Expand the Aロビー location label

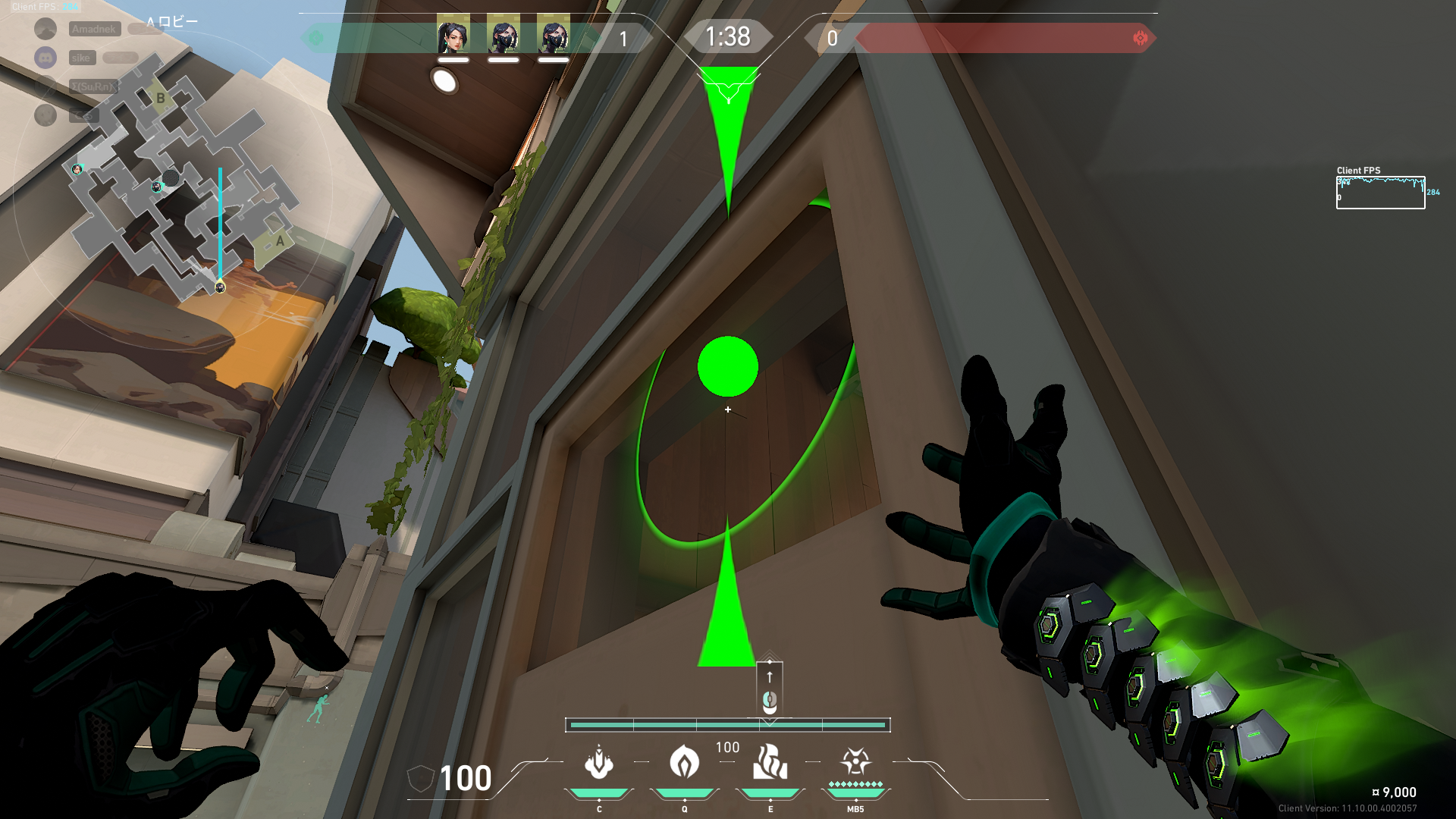[x=173, y=20]
